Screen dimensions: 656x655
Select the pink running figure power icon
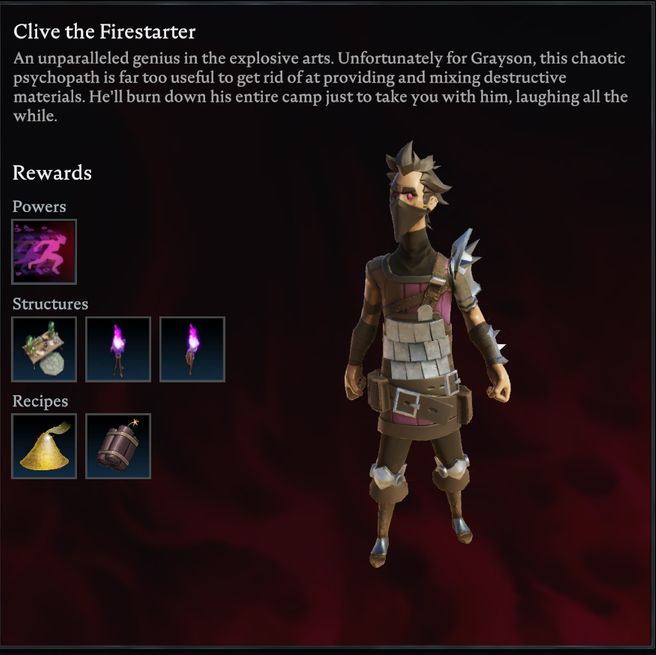click(x=44, y=252)
